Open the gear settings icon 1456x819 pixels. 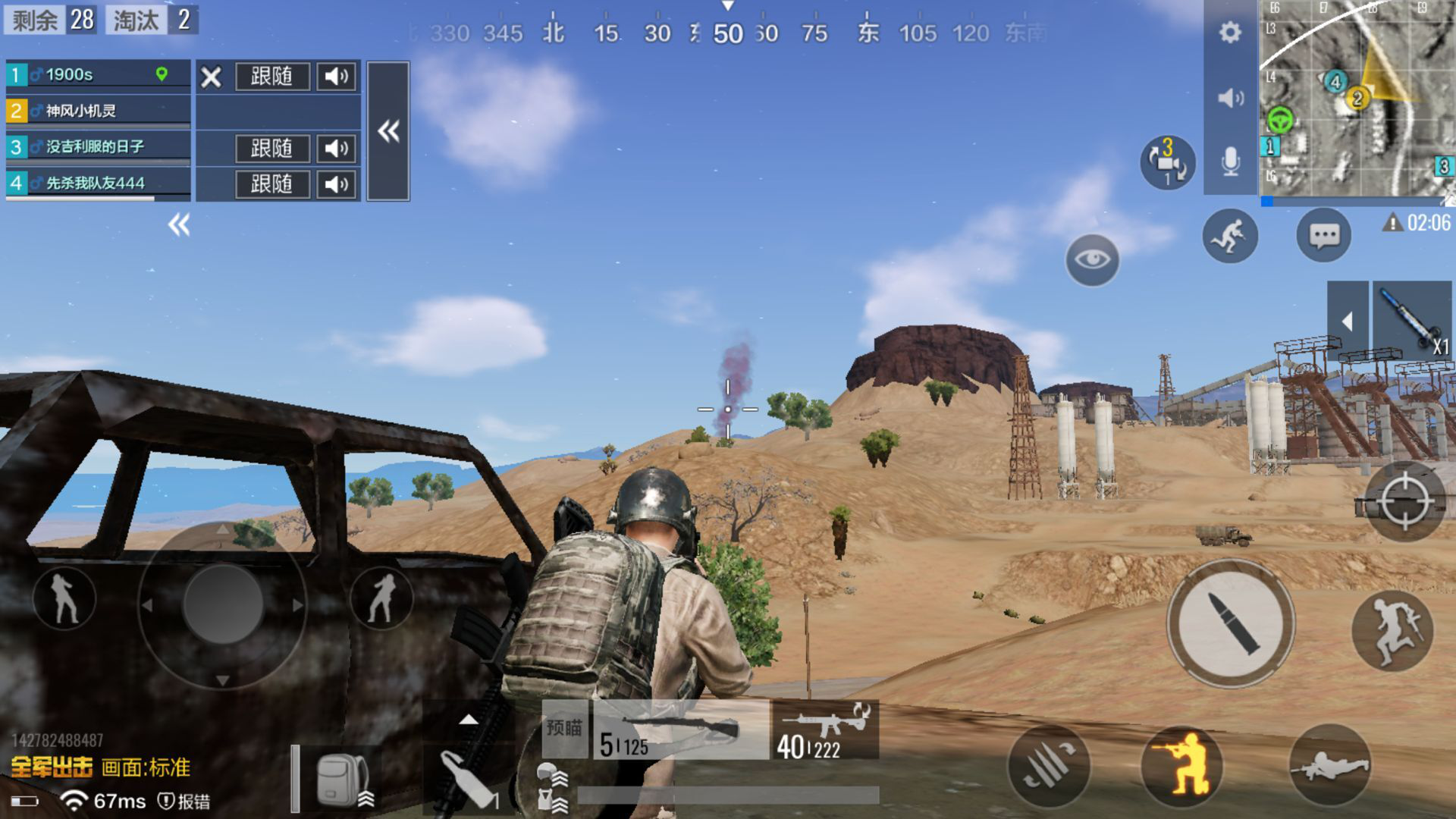point(1229,33)
